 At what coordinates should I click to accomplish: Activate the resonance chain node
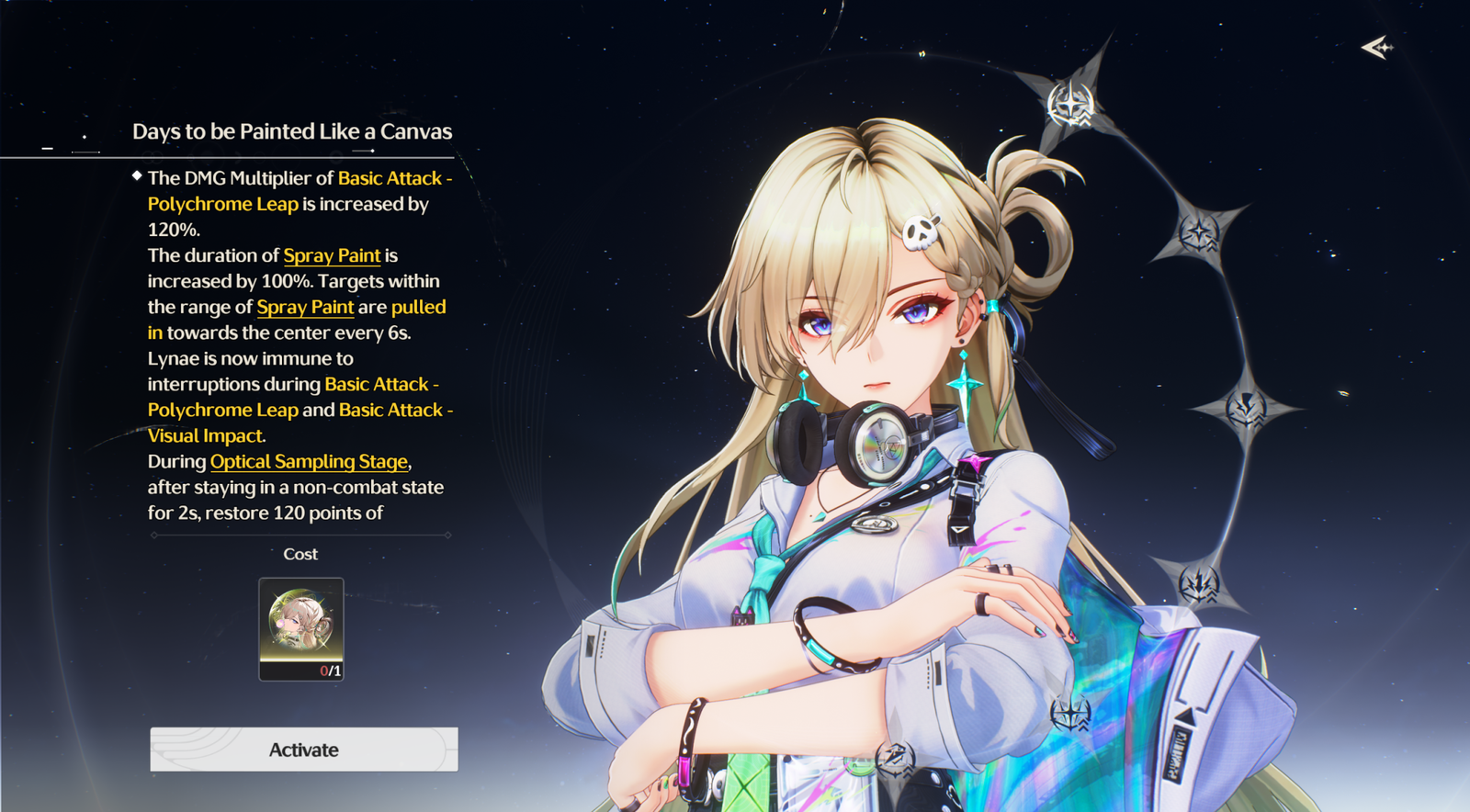pyautogui.click(x=304, y=750)
